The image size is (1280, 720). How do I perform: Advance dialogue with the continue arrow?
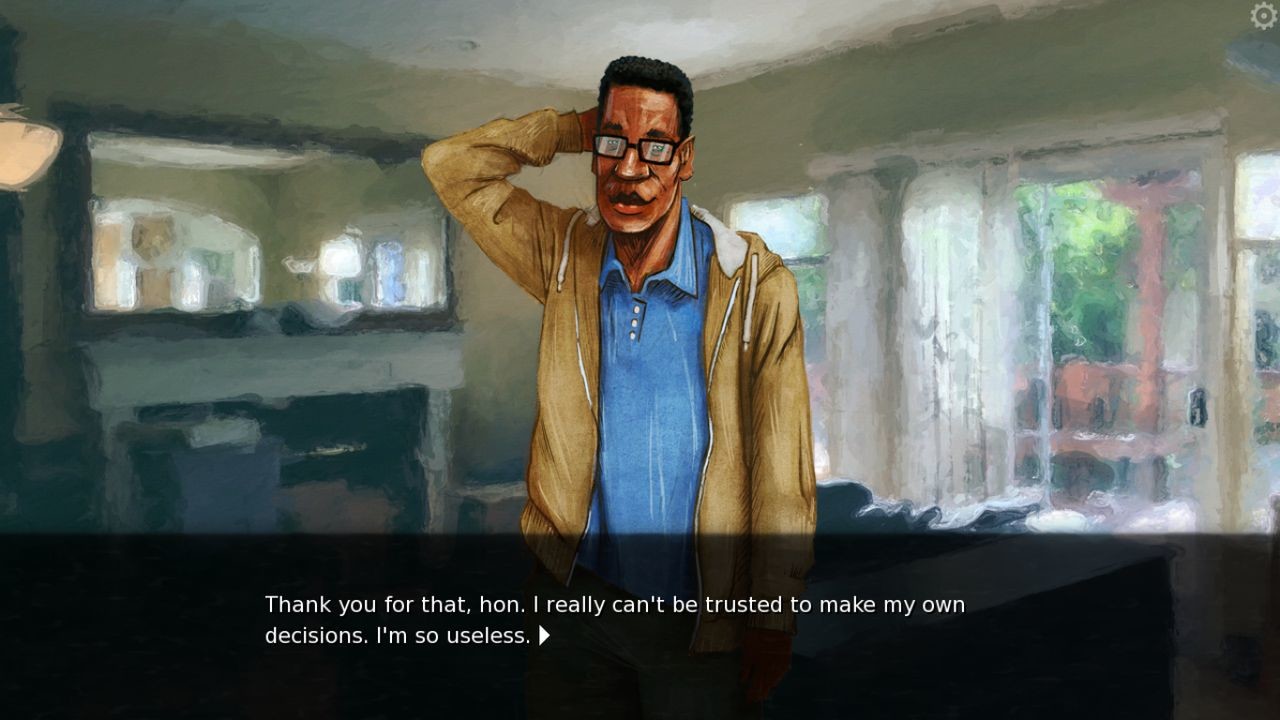tap(544, 635)
